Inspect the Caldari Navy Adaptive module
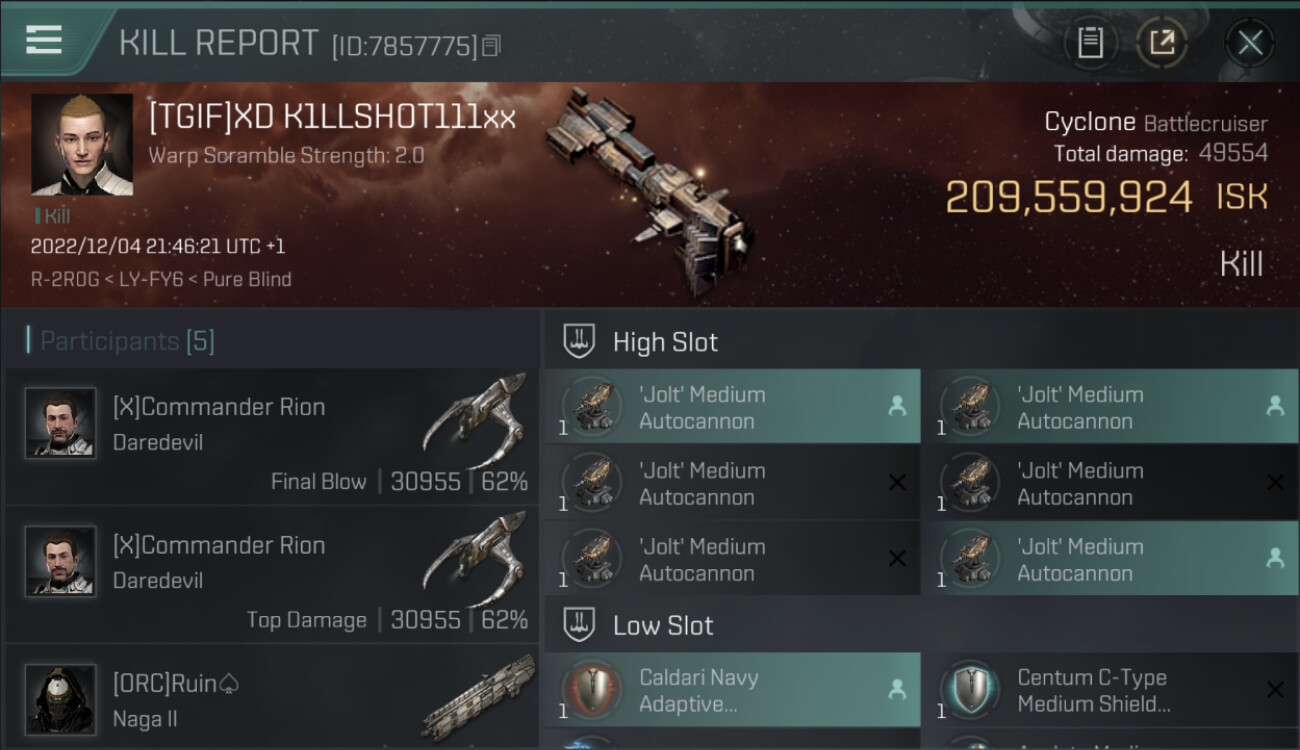The image size is (1300, 750). pos(731,690)
